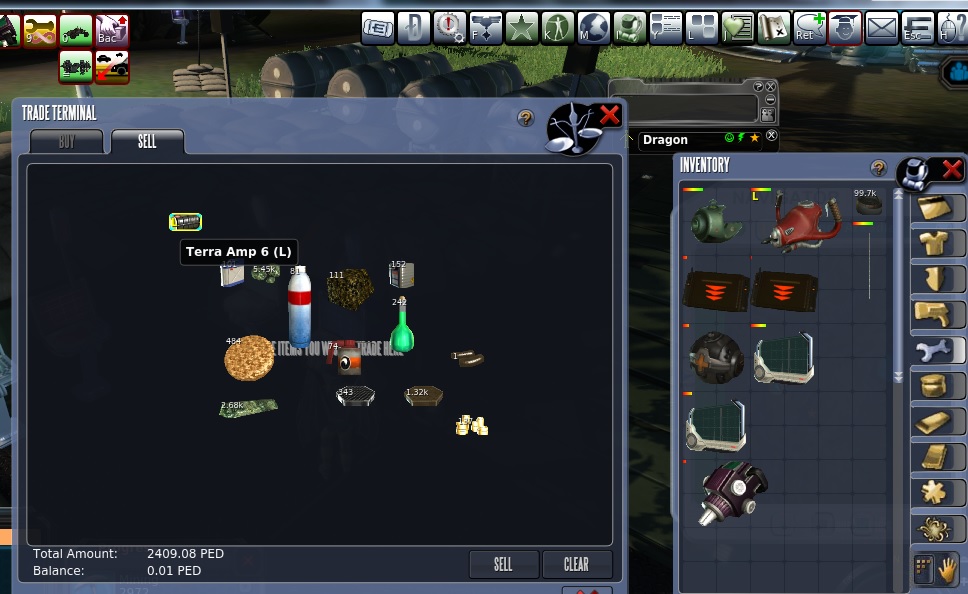This screenshot has height=594, width=968.
Task: Close the Dragon target panel
Action: (x=771, y=136)
